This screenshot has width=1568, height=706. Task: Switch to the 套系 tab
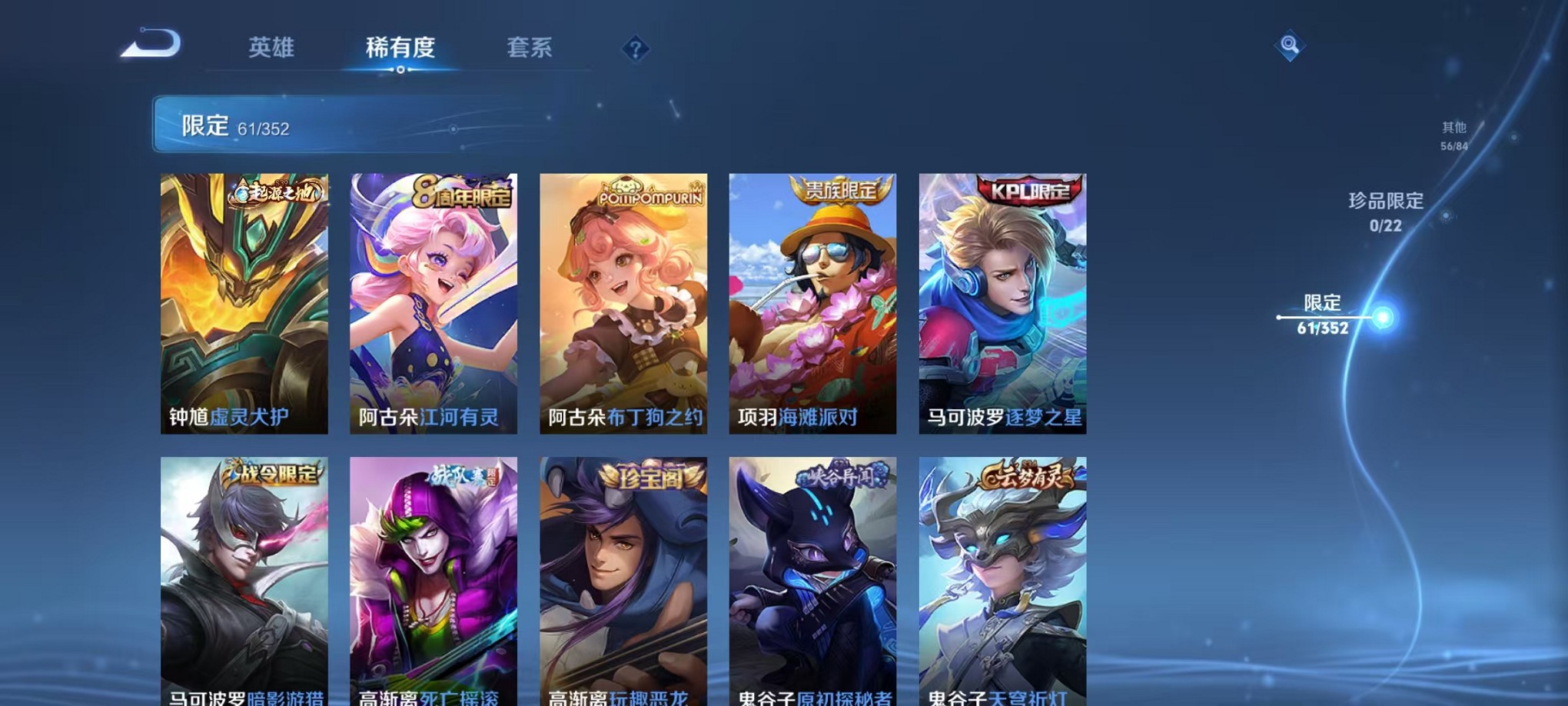click(x=530, y=48)
